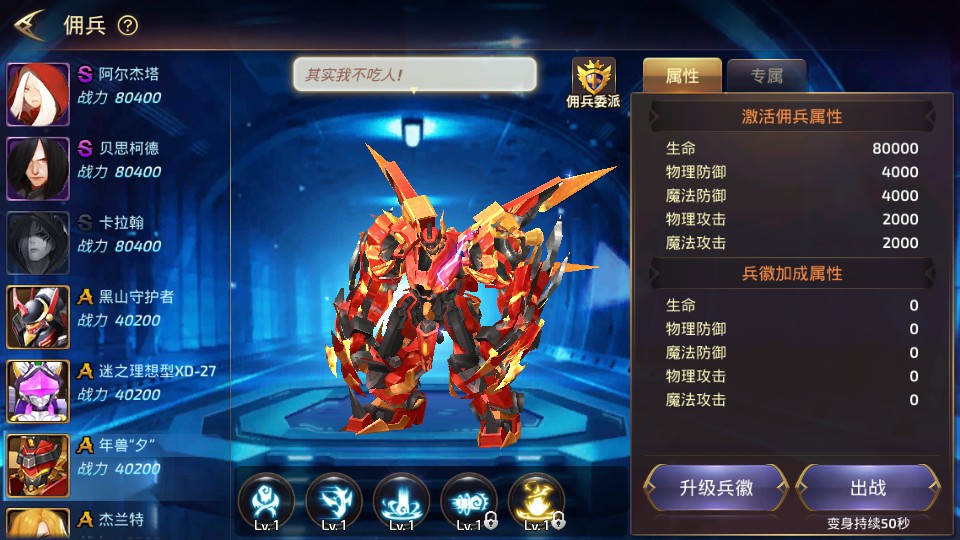960x540 pixels.
Task: Switch to the 属性 tab
Action: [x=682, y=75]
